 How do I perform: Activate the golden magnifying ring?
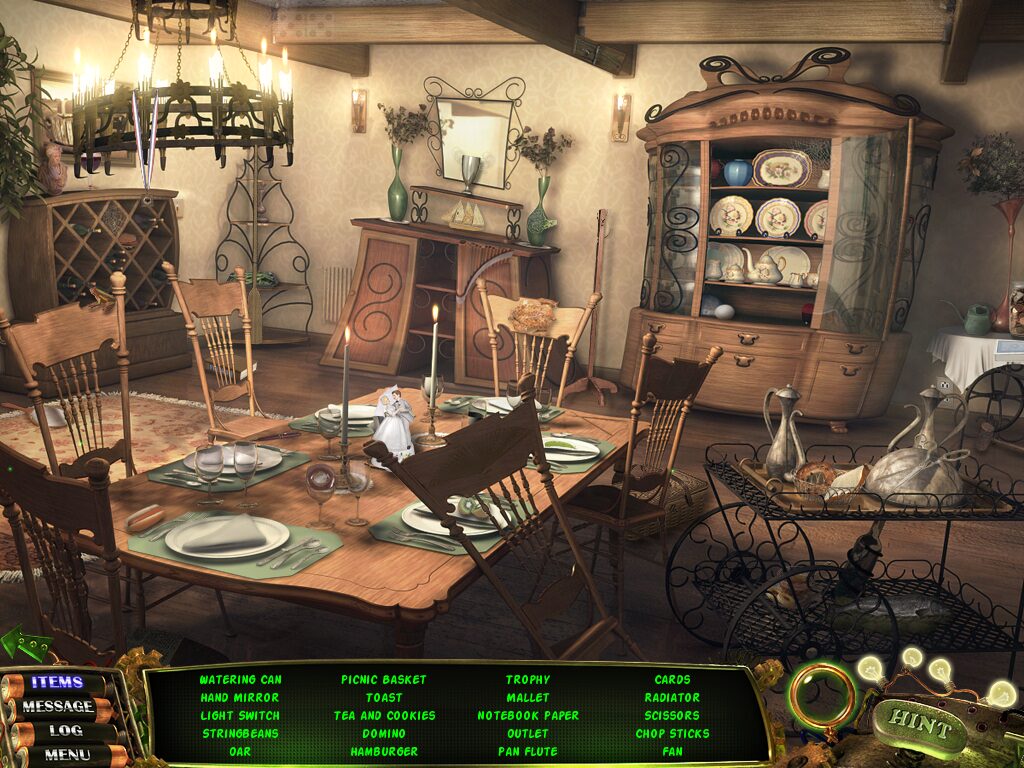(822, 695)
